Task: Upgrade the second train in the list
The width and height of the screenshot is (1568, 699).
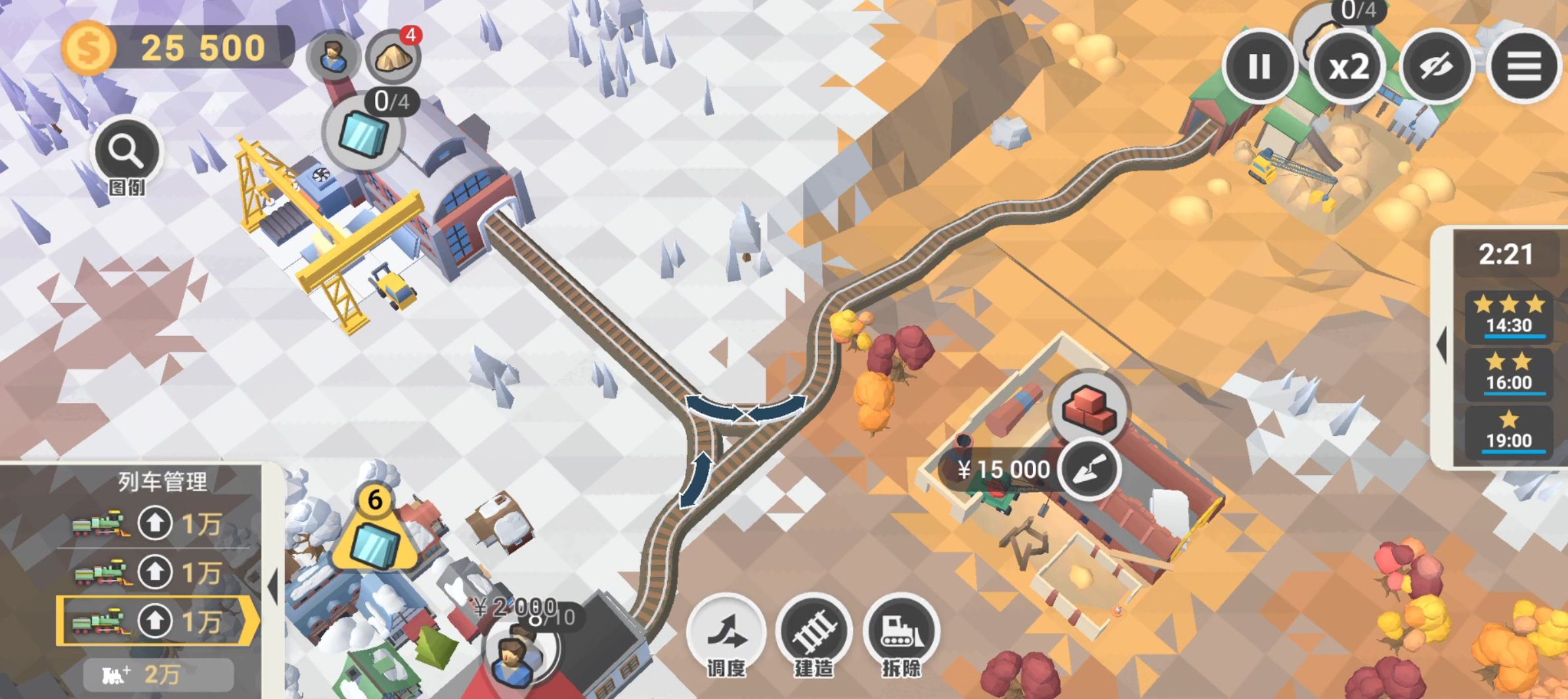Action: pyautogui.click(x=155, y=572)
